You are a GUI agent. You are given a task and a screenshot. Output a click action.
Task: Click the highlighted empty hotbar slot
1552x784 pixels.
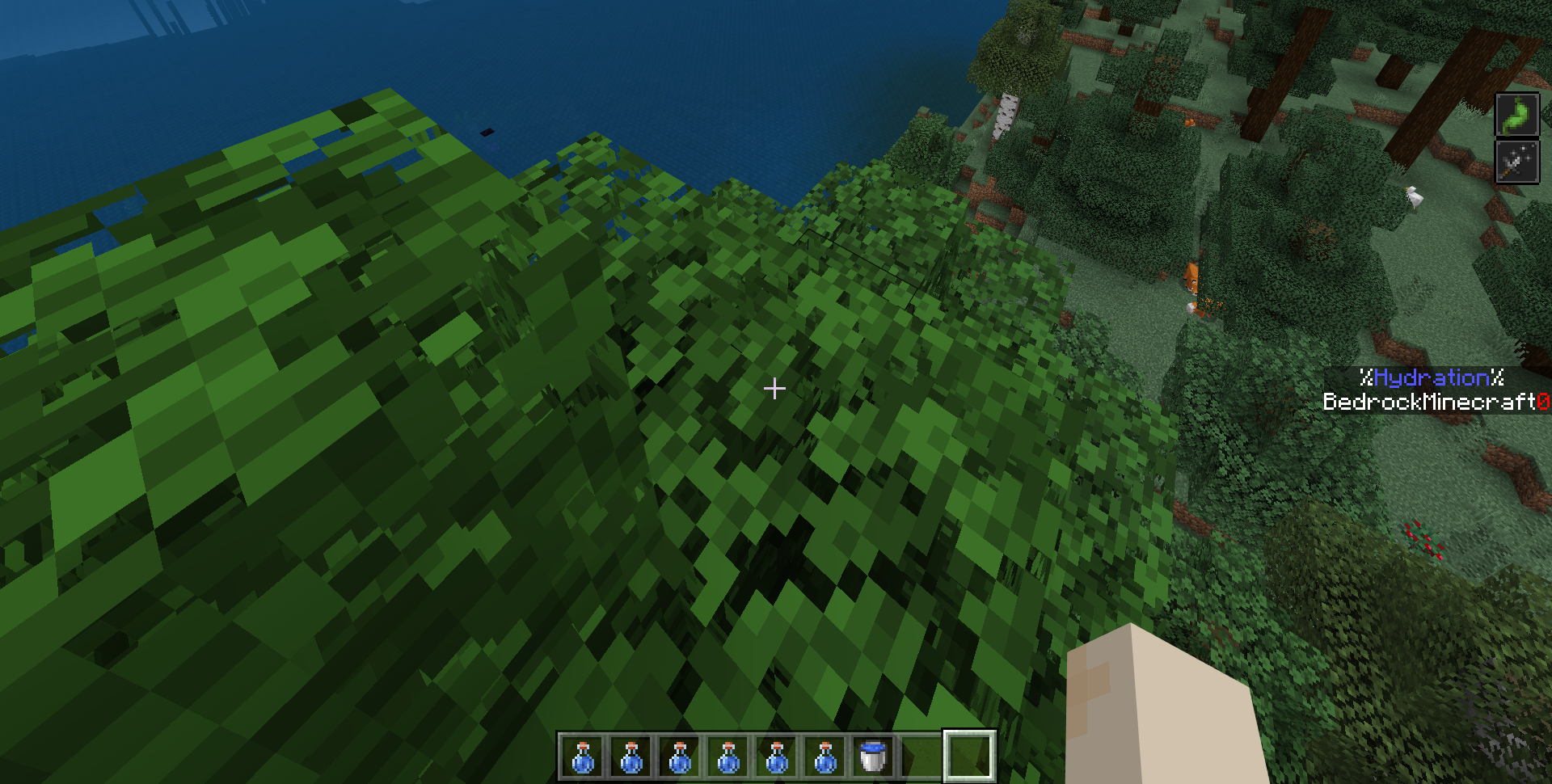click(969, 757)
